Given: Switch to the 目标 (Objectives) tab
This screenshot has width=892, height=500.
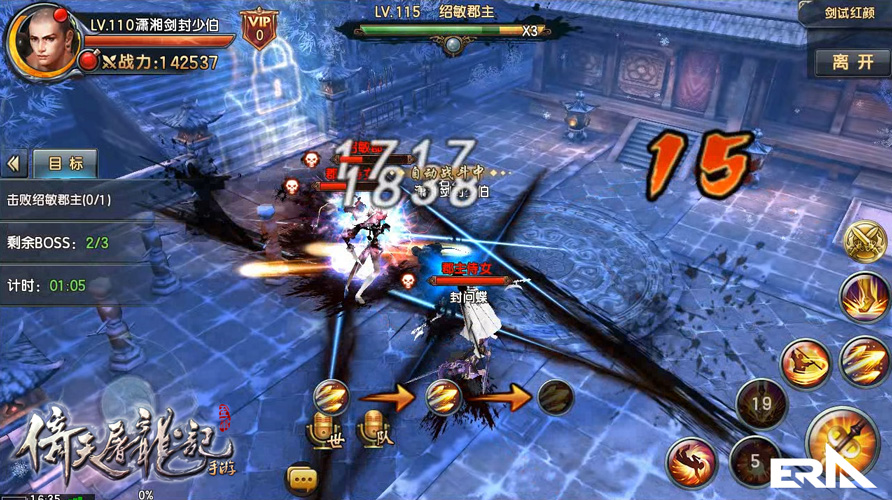Looking at the screenshot, I should pos(65,164).
